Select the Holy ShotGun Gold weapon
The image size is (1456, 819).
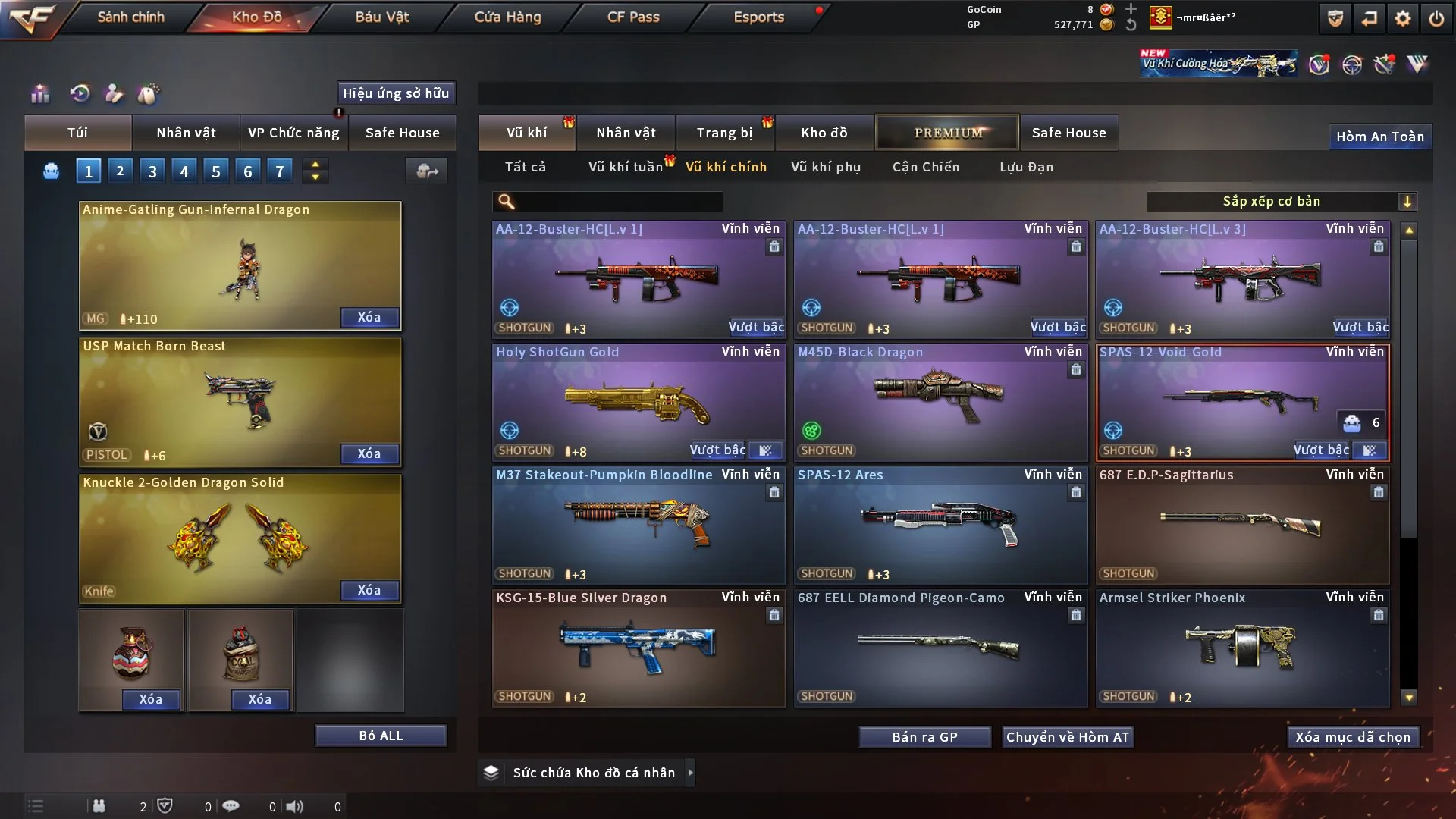638,402
